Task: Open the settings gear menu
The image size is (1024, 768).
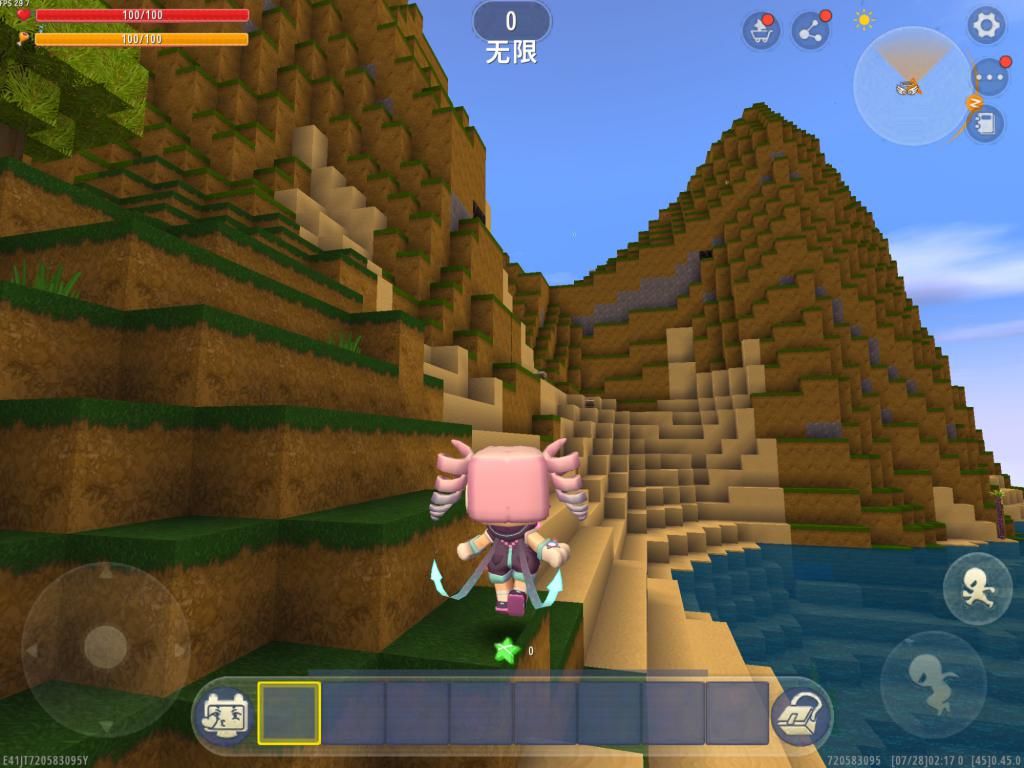Action: click(x=985, y=26)
